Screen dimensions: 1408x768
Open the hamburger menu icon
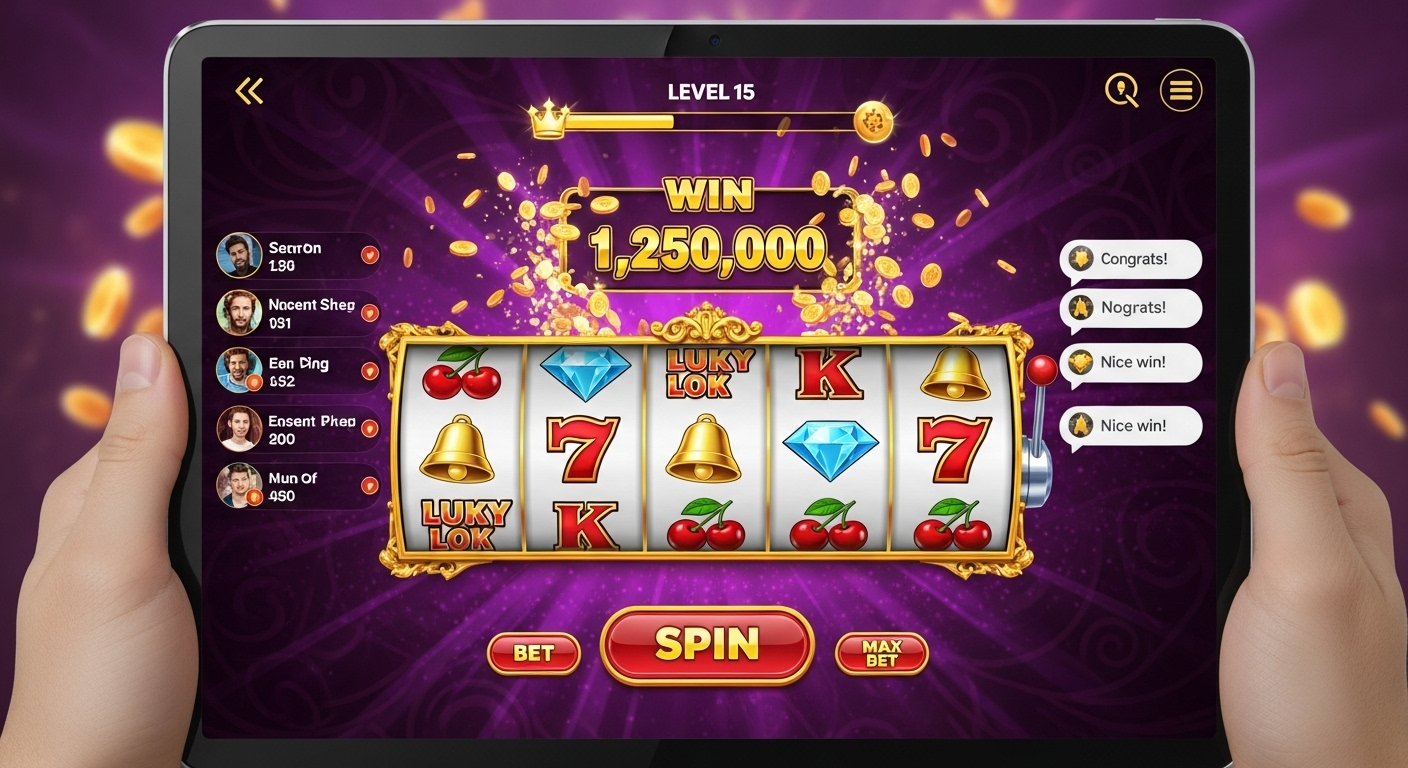tap(1181, 91)
